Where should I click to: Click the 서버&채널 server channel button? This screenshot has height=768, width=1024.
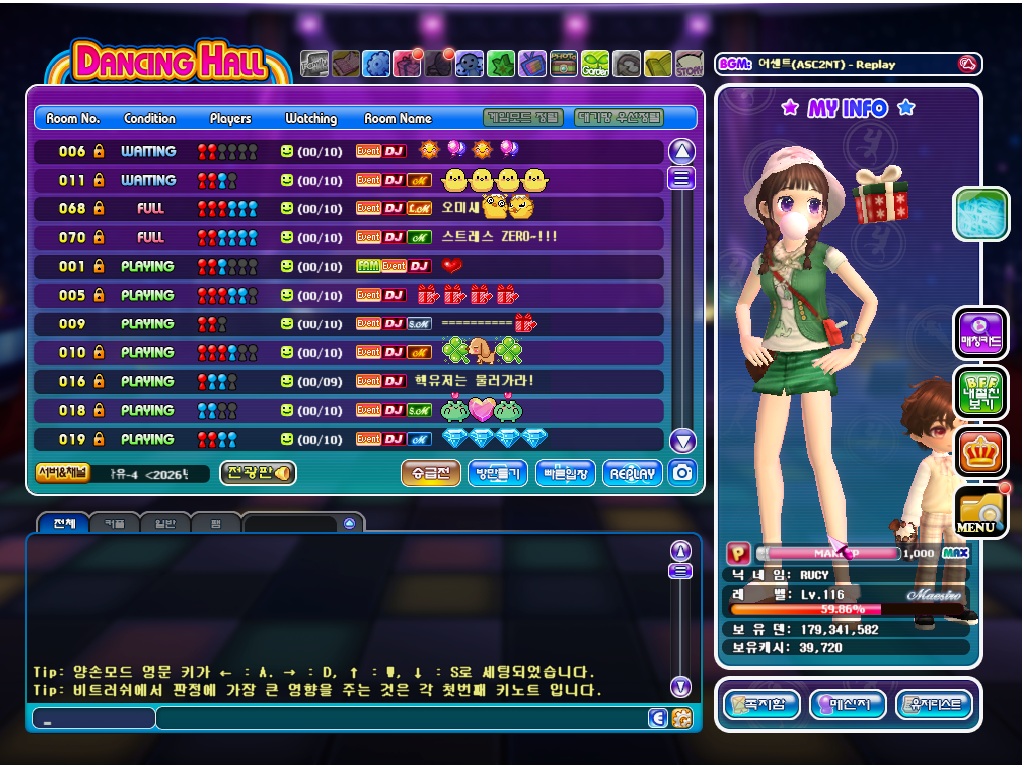(x=62, y=473)
